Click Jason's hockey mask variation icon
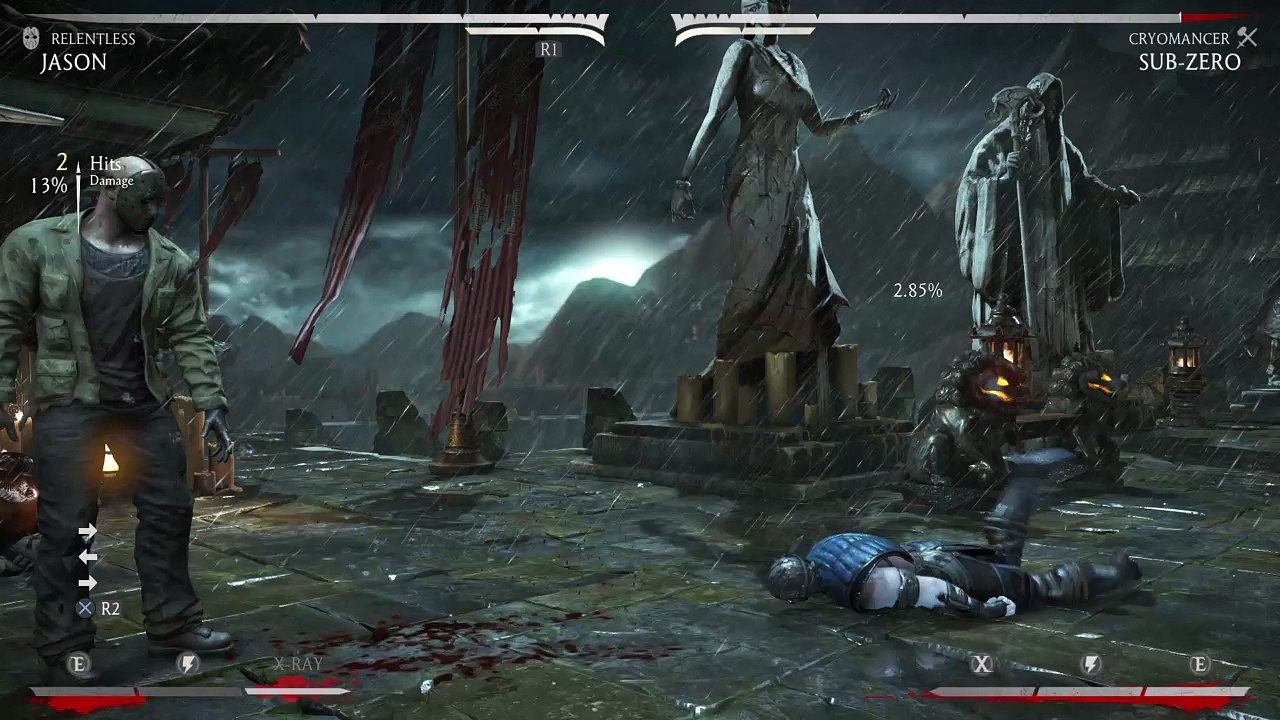 pyautogui.click(x=31, y=39)
